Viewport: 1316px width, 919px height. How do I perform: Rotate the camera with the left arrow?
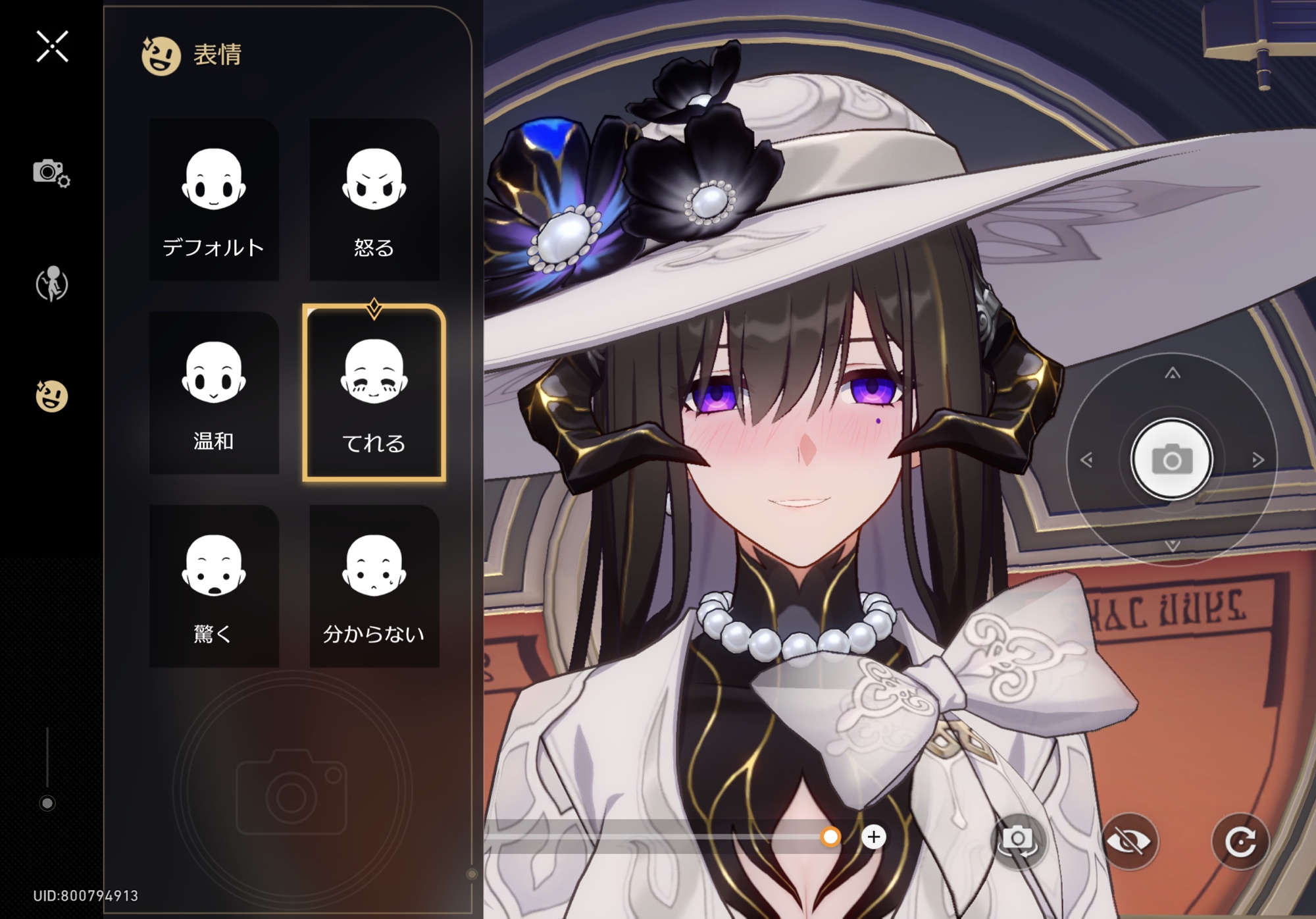1086,459
